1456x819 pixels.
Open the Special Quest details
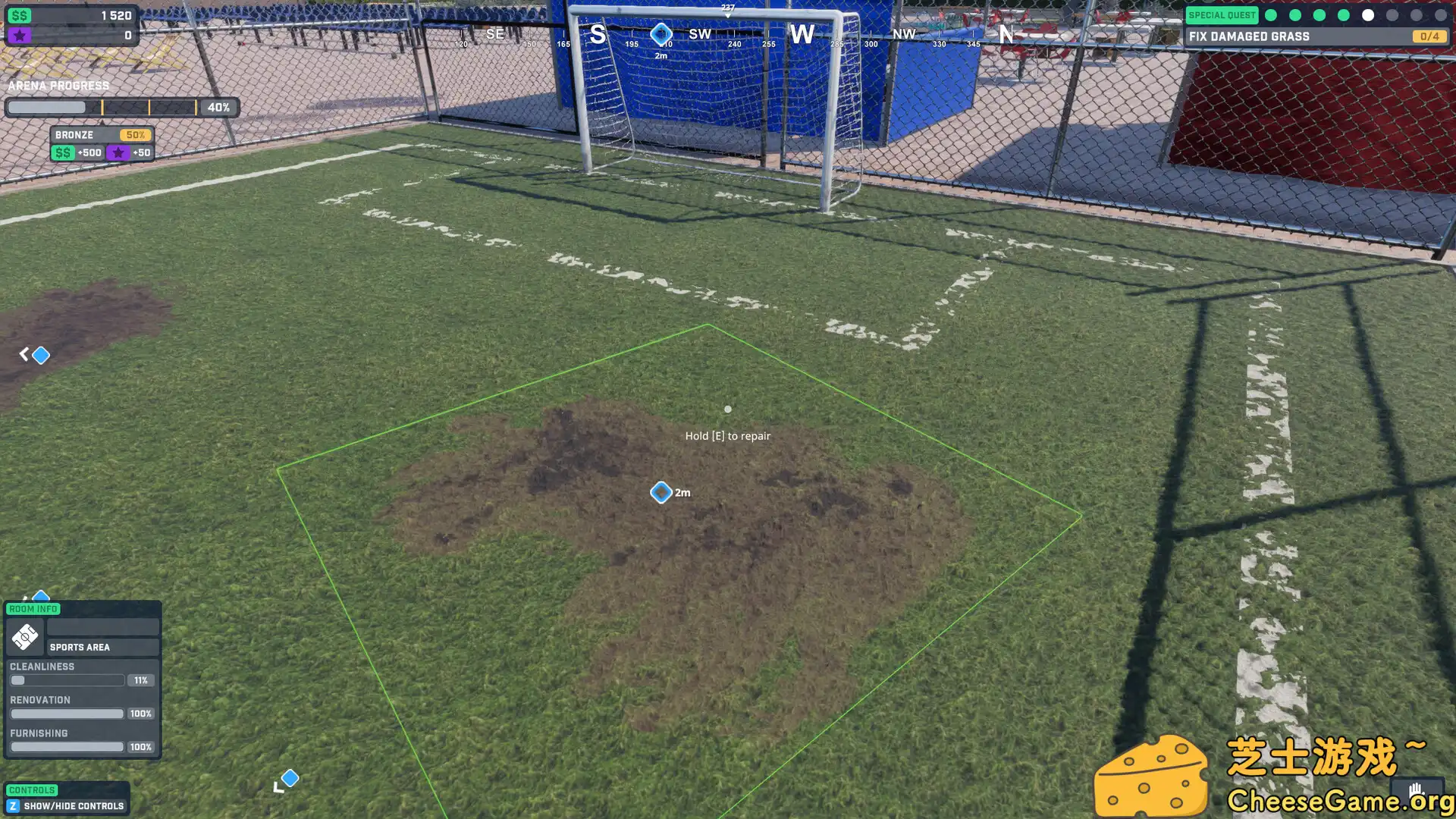[1222, 14]
